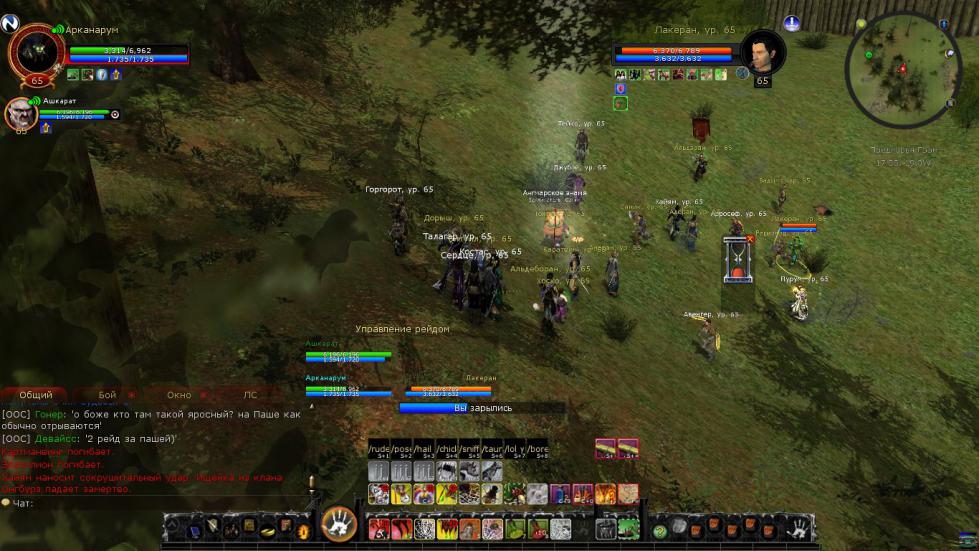Switch to the Общий chat tab
Image resolution: width=979 pixels, height=551 pixels.
pyautogui.click(x=36, y=395)
